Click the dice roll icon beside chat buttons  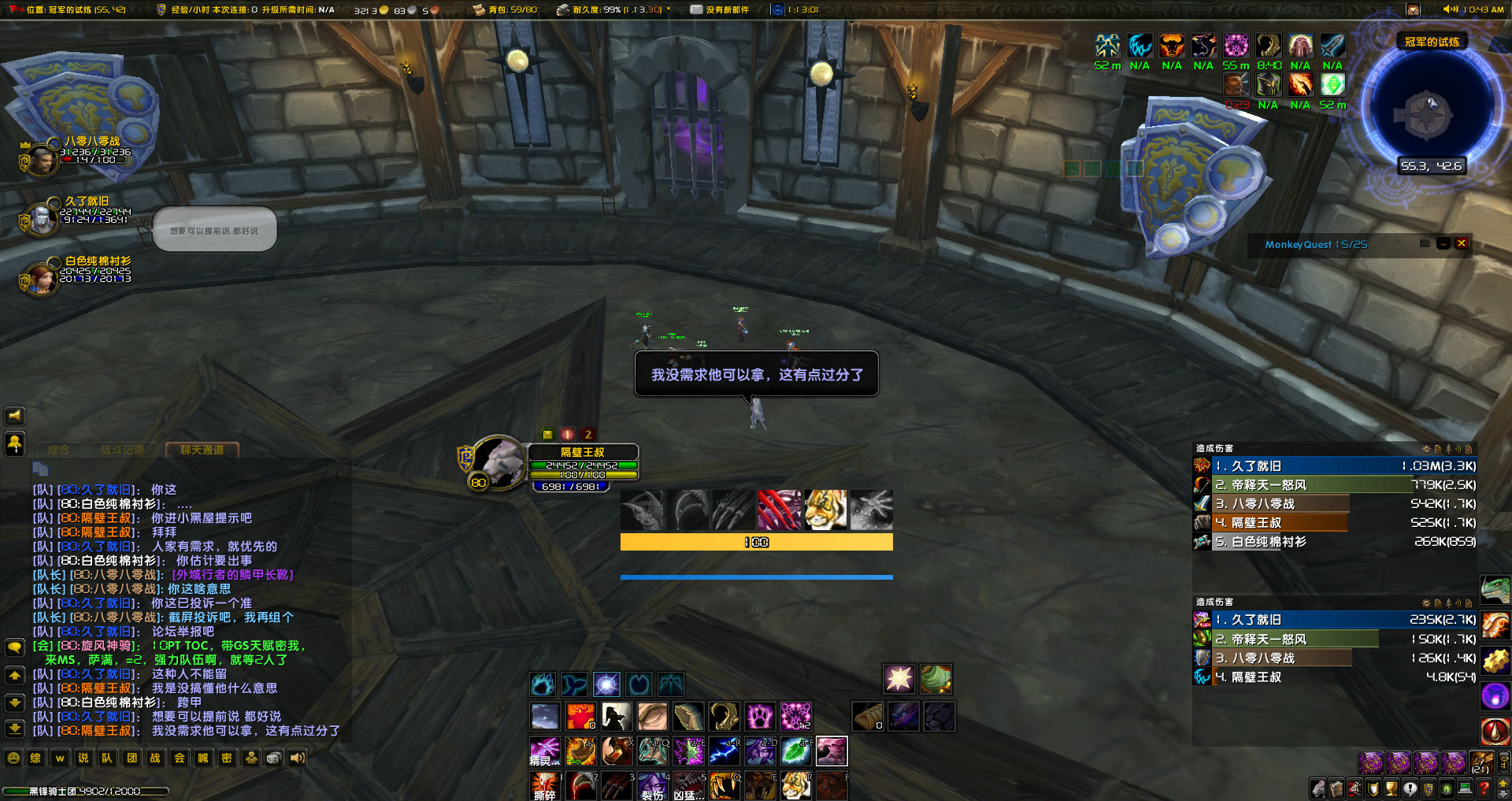point(274,758)
